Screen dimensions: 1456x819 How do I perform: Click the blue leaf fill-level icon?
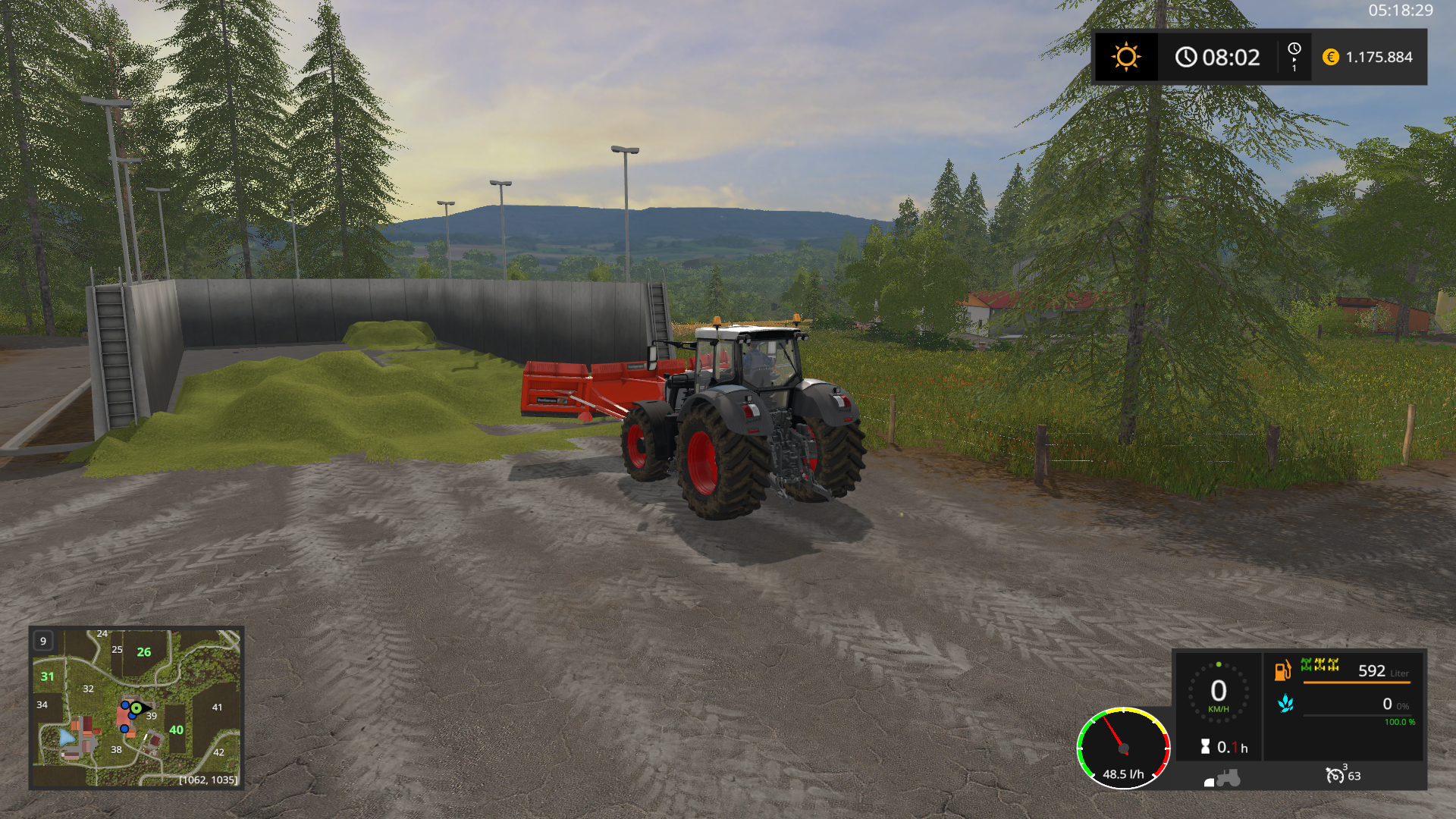tap(1285, 704)
